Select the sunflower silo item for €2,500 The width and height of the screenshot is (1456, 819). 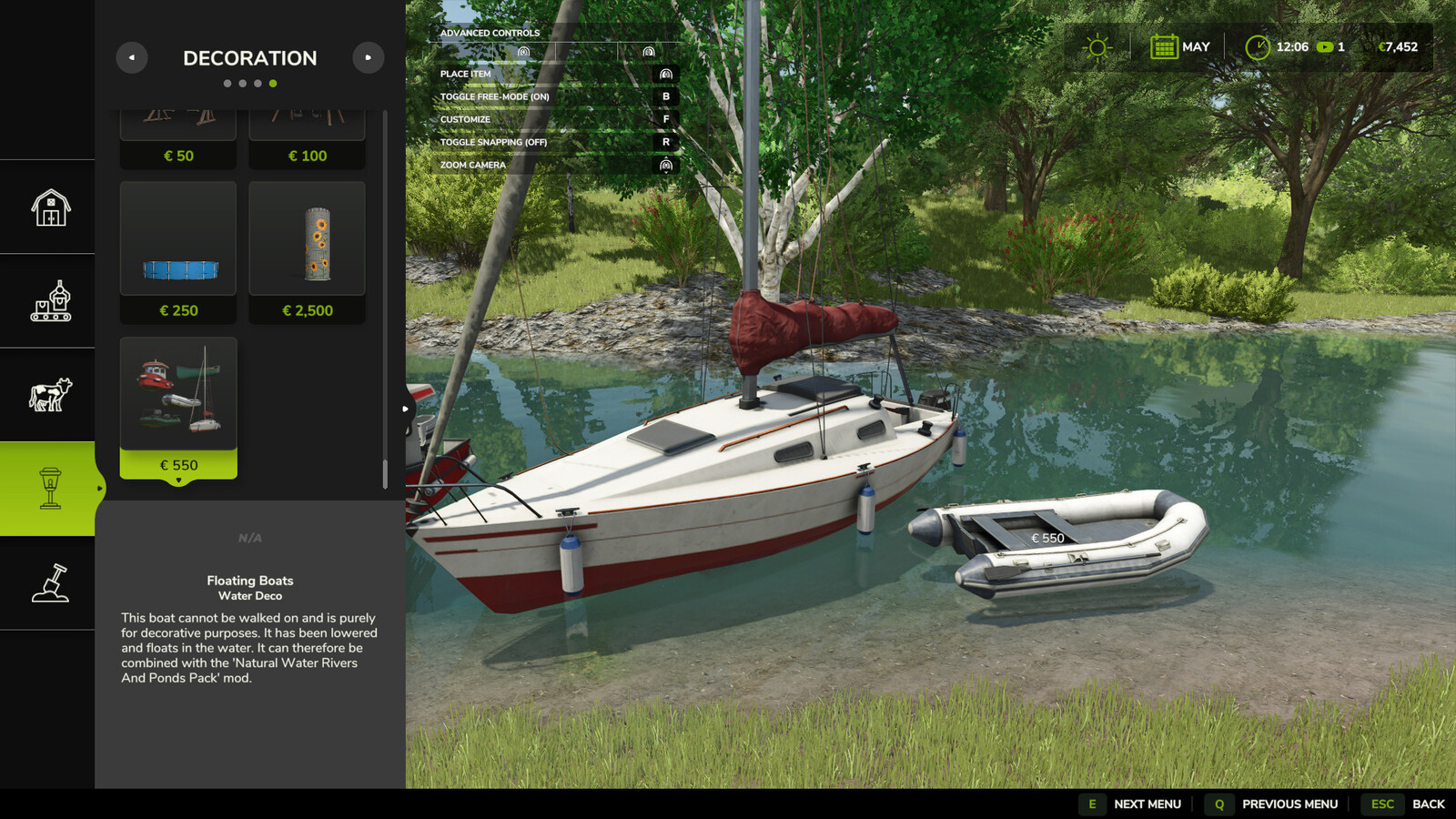point(308,251)
